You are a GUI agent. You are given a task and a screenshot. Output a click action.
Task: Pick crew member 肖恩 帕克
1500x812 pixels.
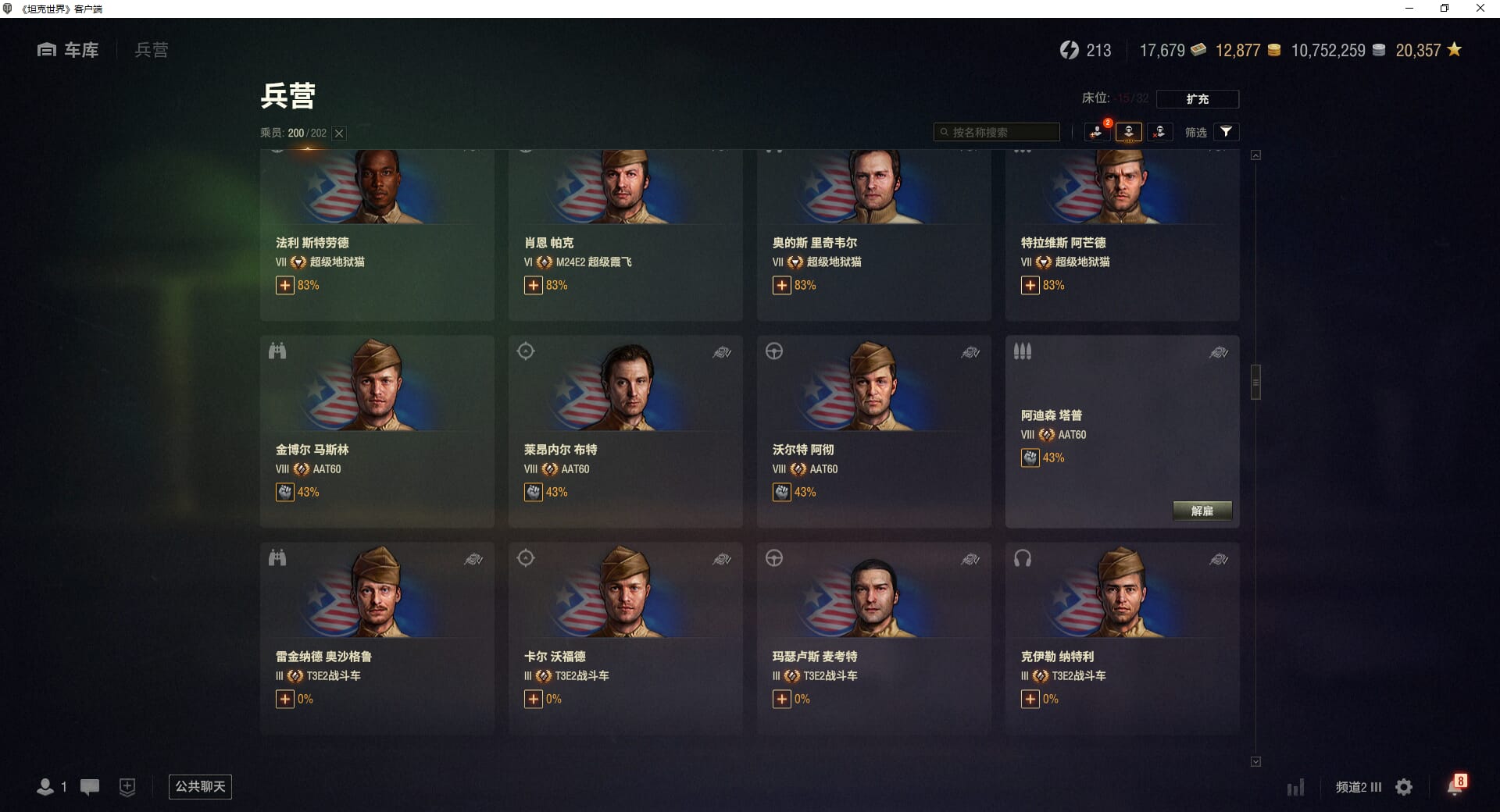[x=625, y=234]
